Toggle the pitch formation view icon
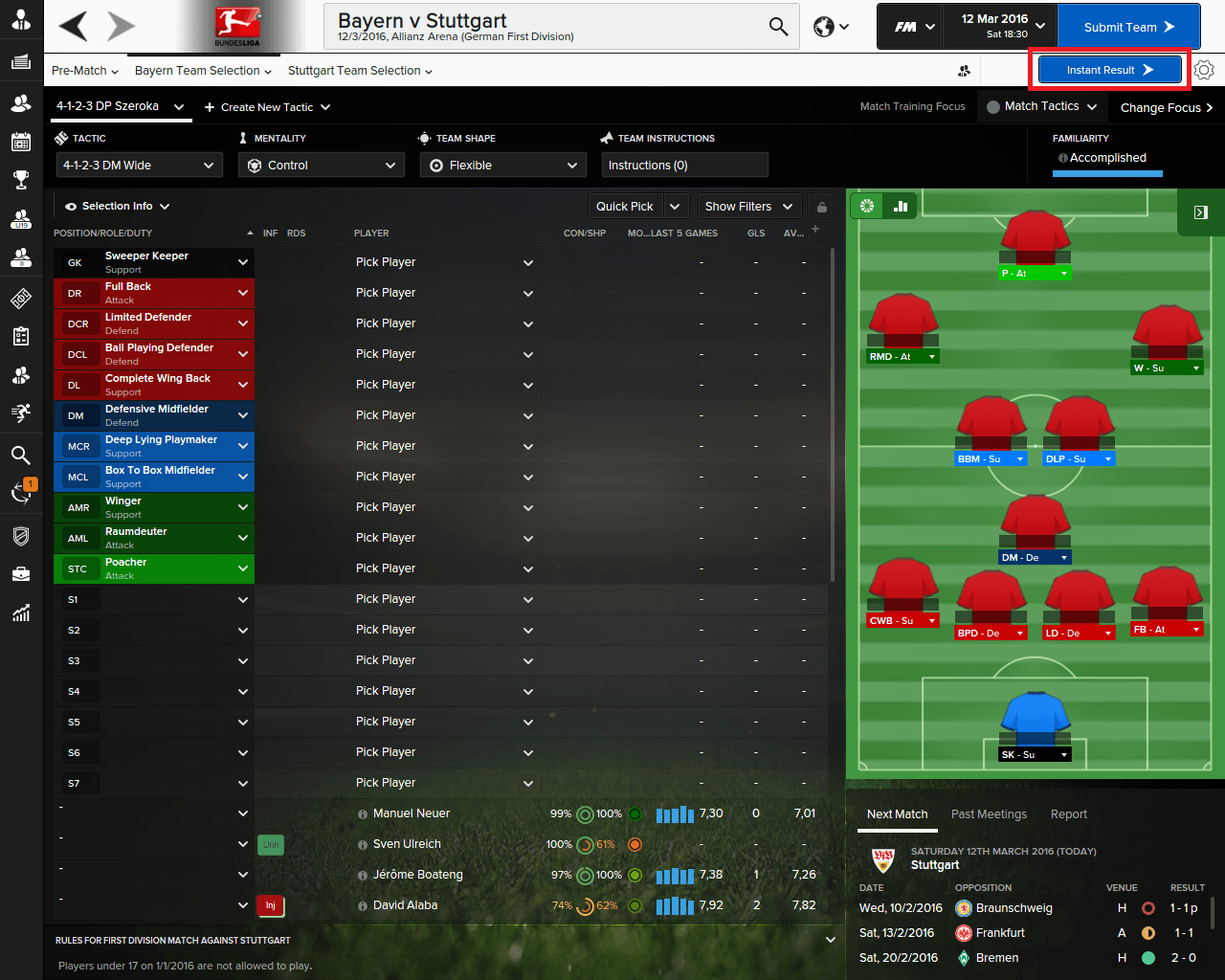Viewport: 1225px width, 980px height. point(868,205)
